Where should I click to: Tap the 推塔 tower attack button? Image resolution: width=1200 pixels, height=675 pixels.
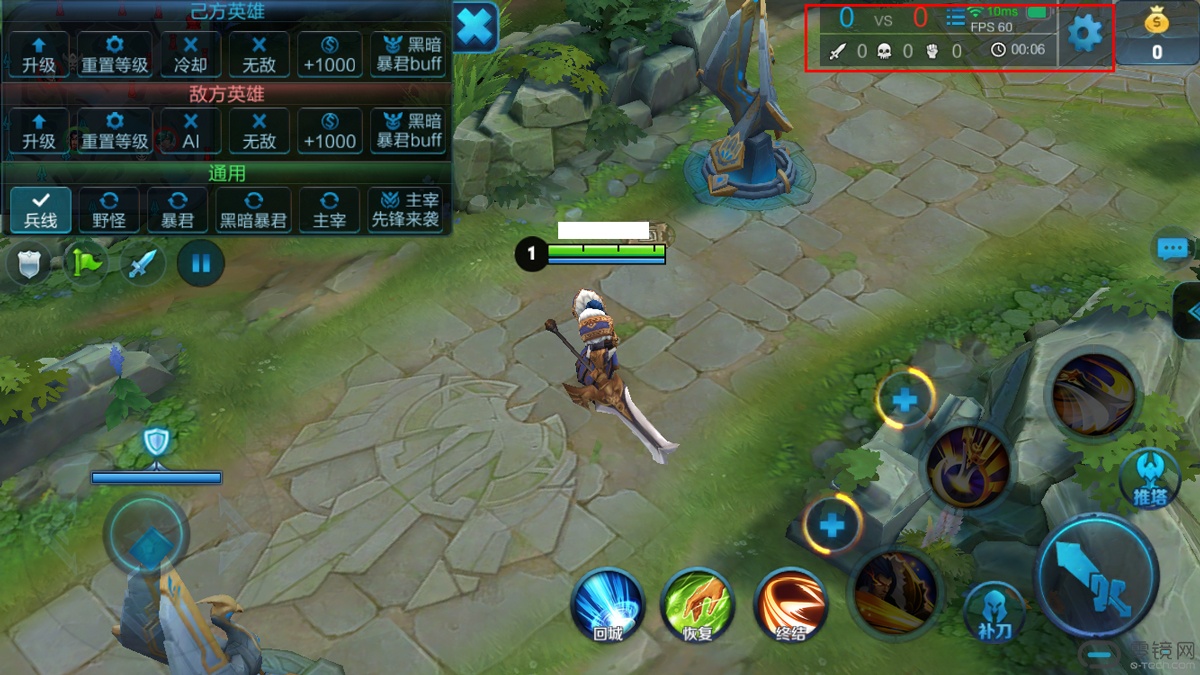[x=1150, y=477]
